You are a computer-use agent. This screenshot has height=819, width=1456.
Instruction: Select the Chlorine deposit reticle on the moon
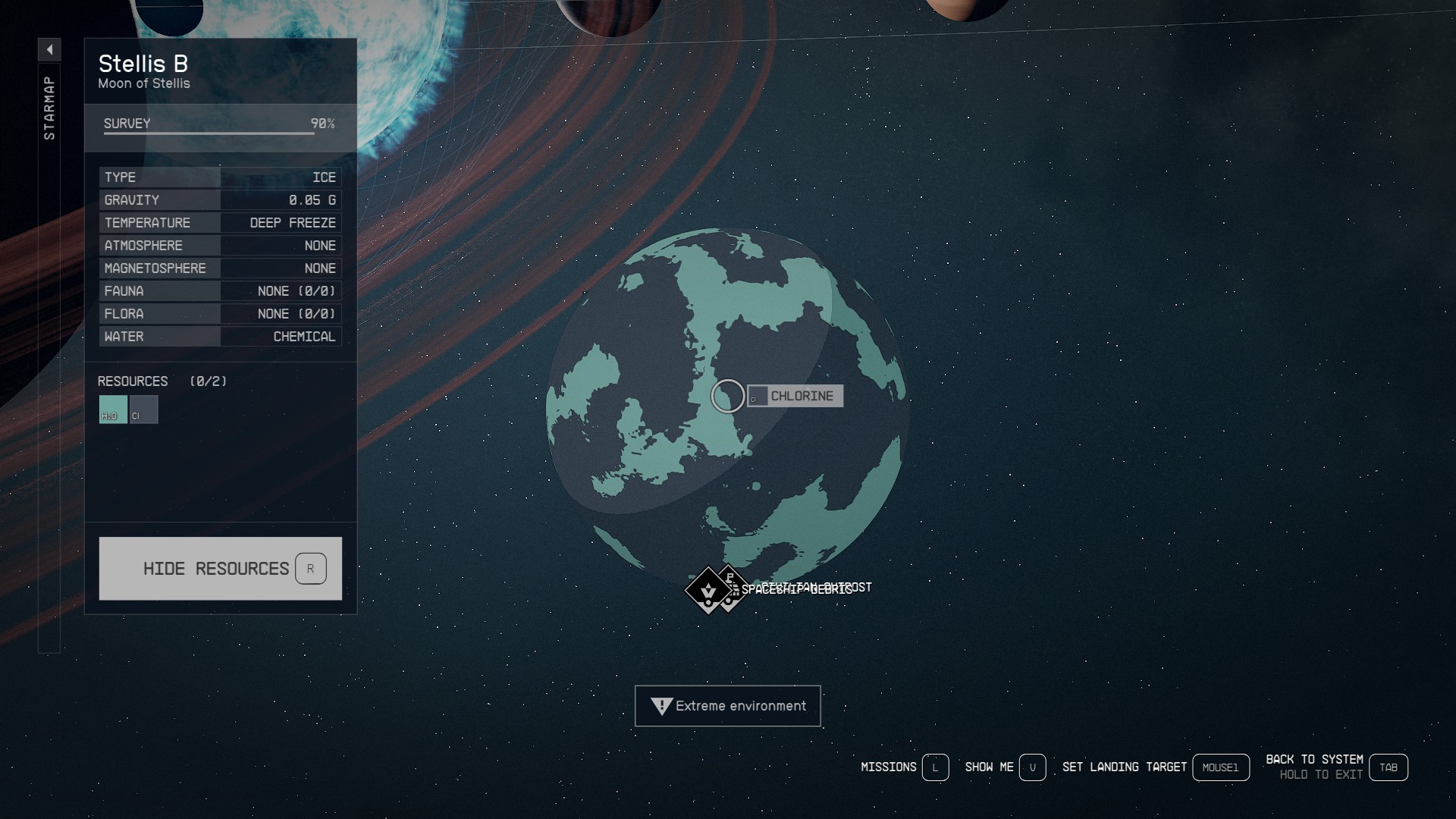(726, 396)
